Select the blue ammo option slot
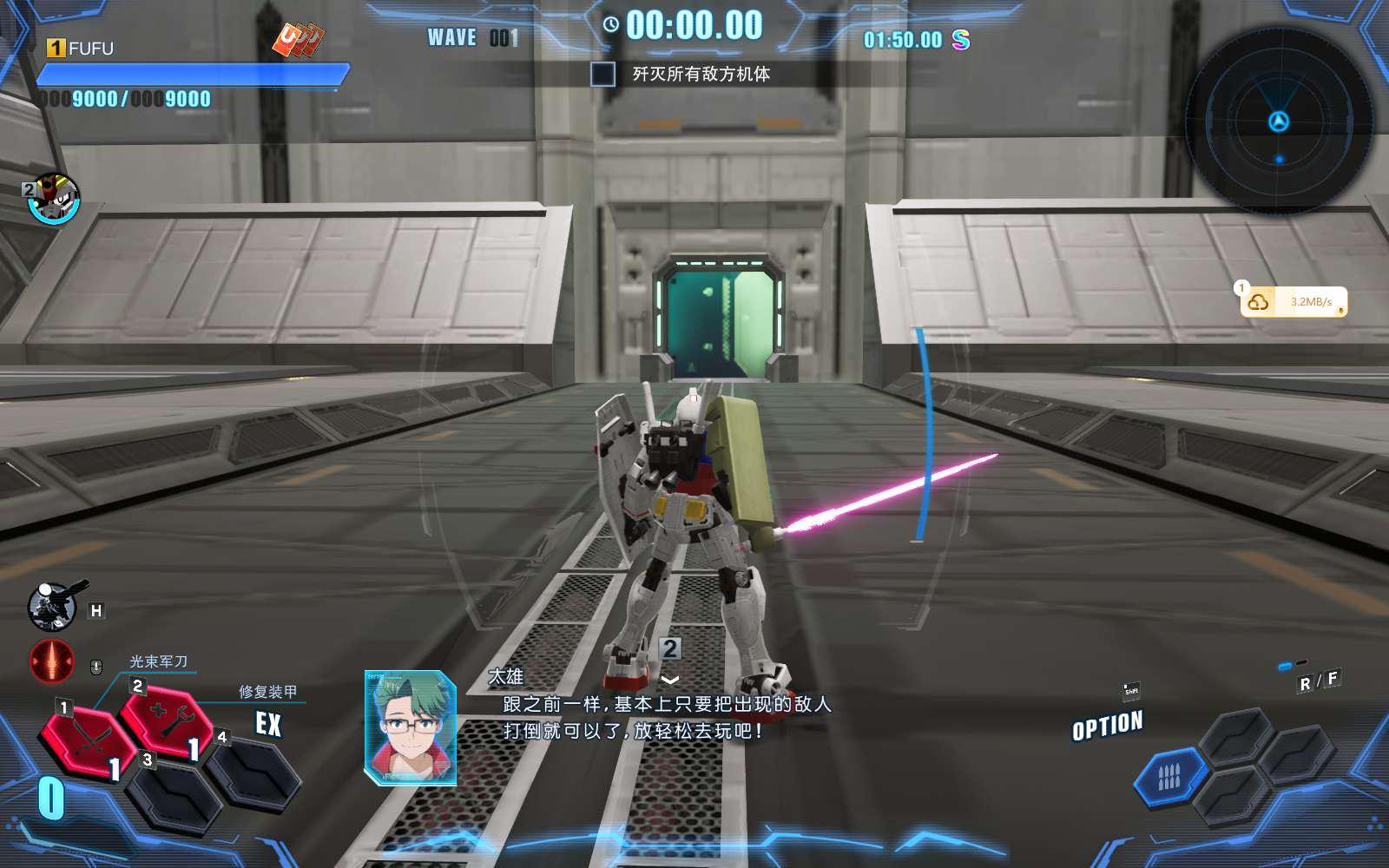 pyautogui.click(x=1169, y=776)
